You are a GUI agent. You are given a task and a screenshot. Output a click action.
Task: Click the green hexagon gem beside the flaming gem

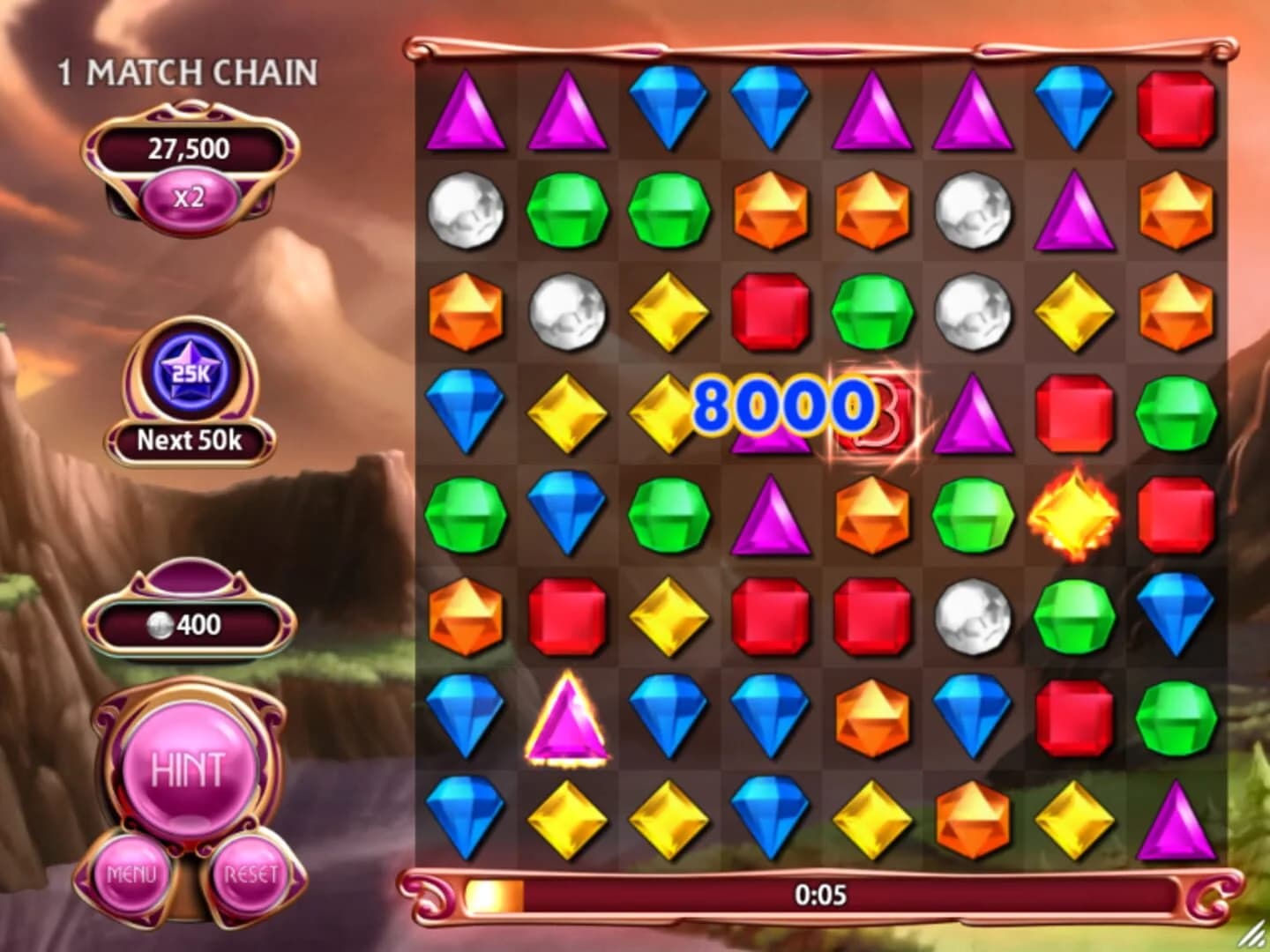(970, 515)
